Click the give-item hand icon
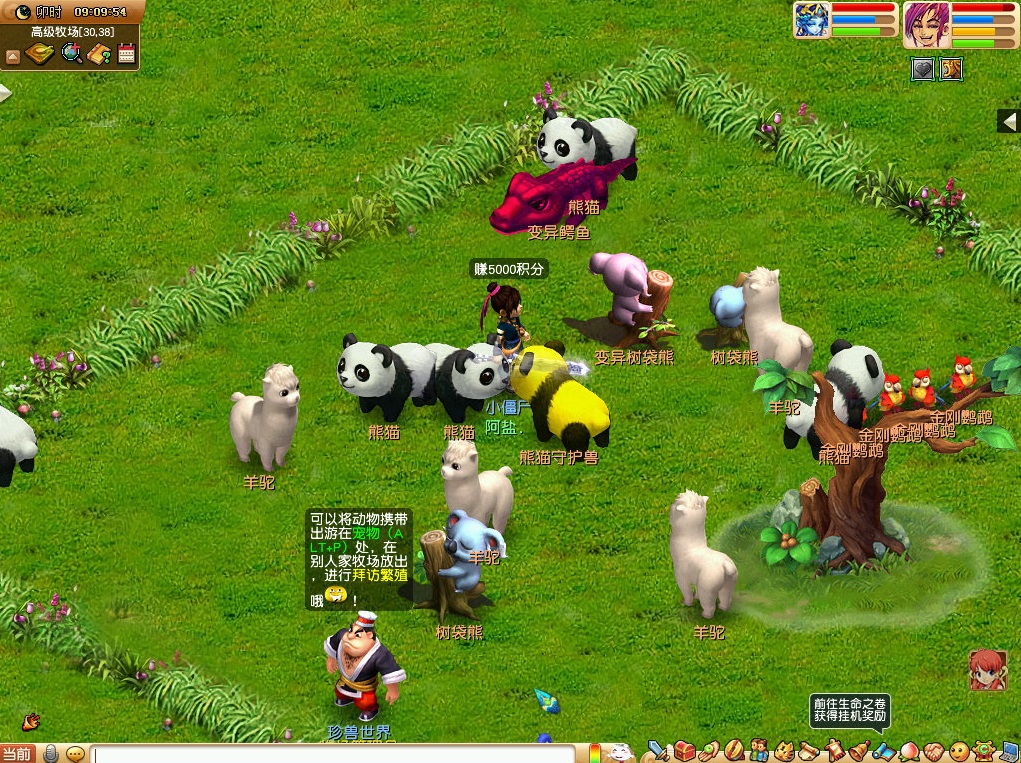1021x763 pixels. (x=708, y=750)
